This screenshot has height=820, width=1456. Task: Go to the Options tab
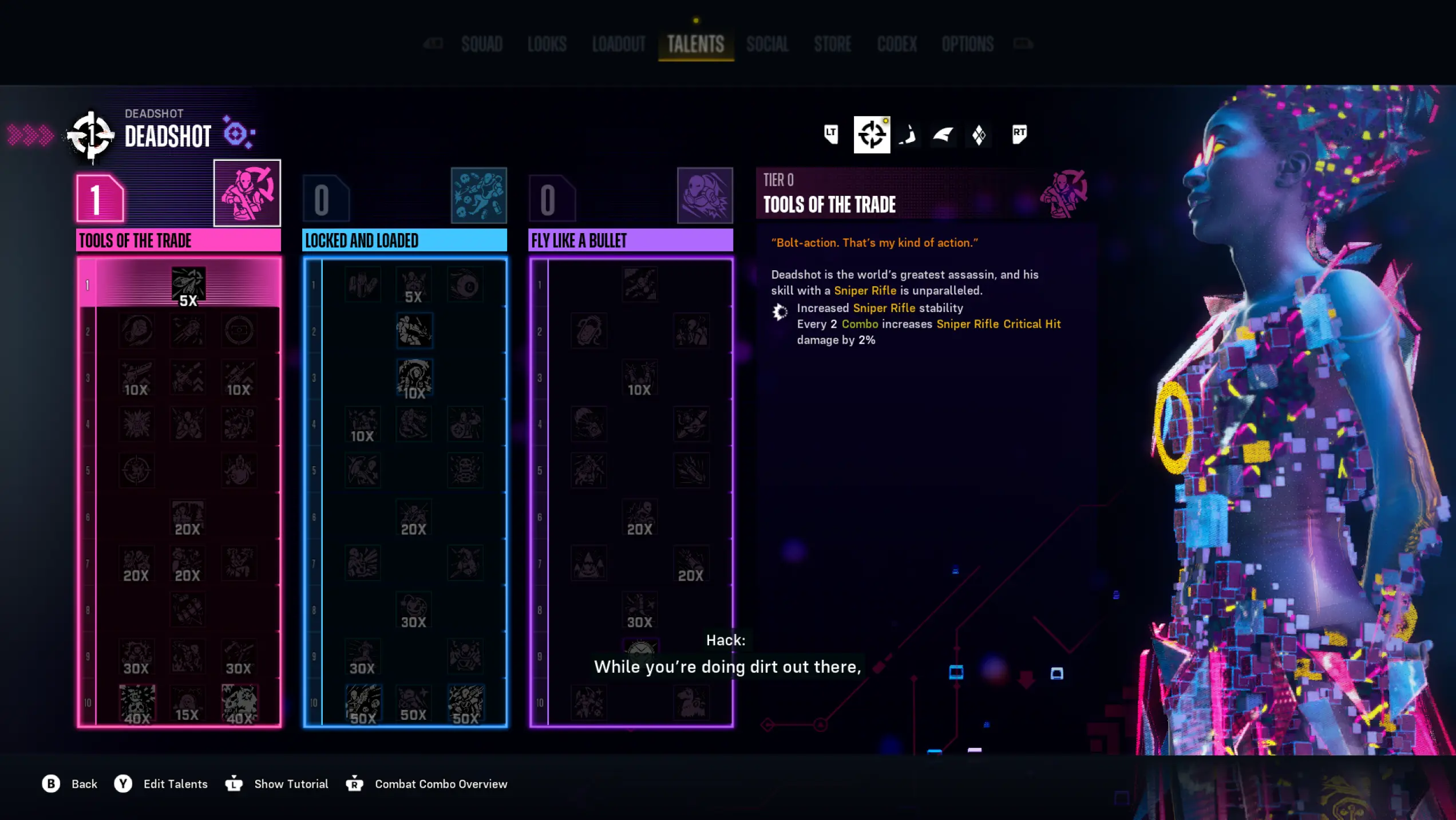coord(968,44)
